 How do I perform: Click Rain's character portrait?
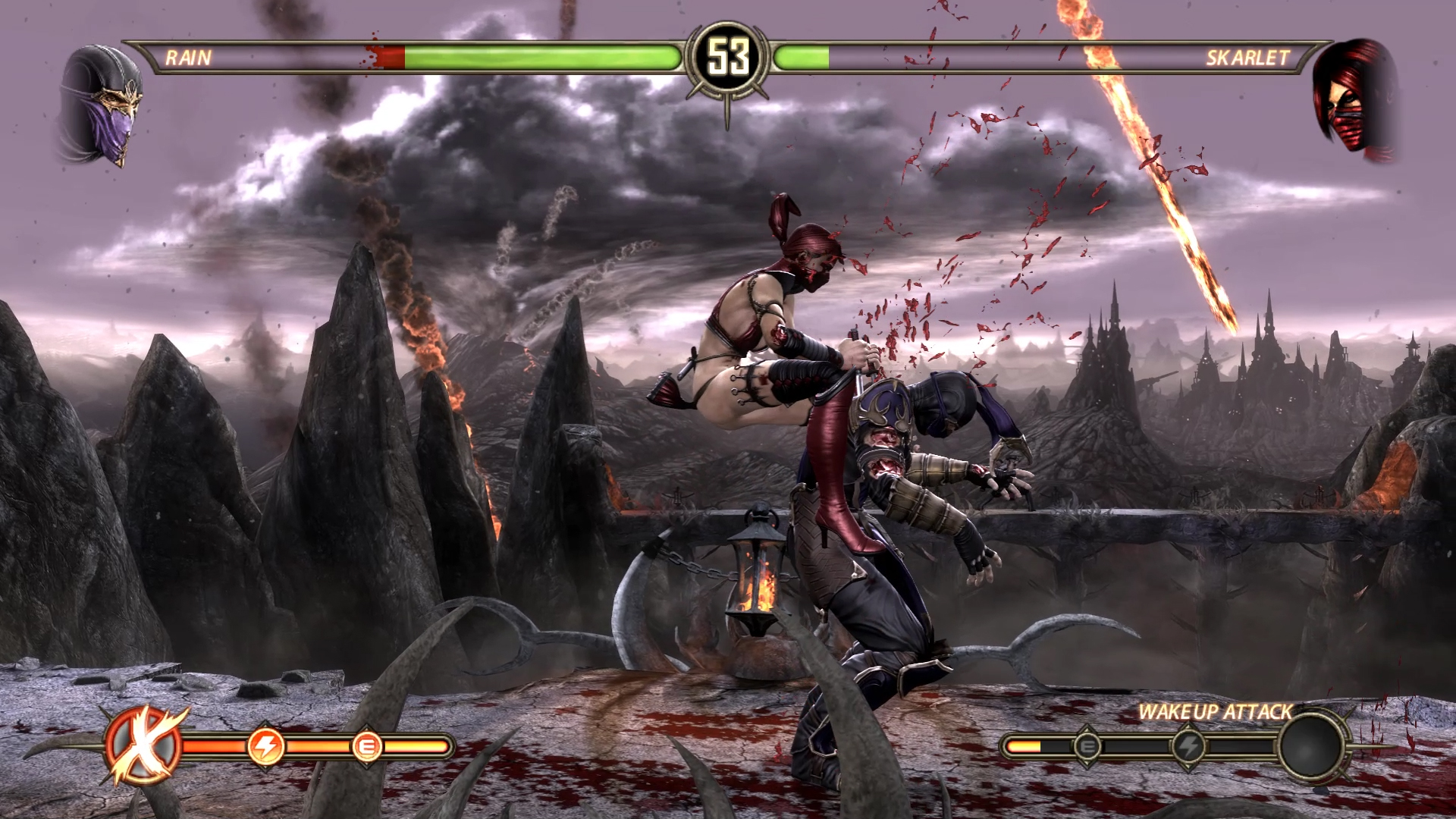coord(101,106)
